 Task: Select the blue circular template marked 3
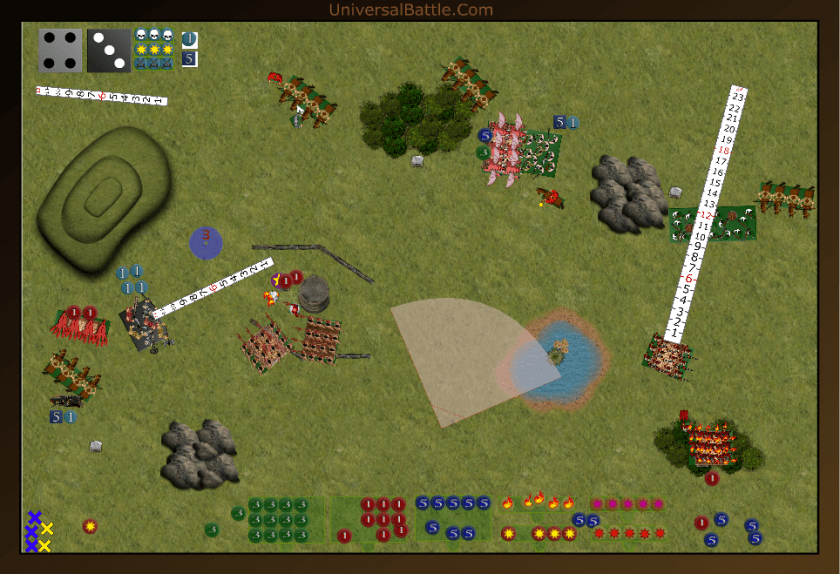[x=206, y=242]
